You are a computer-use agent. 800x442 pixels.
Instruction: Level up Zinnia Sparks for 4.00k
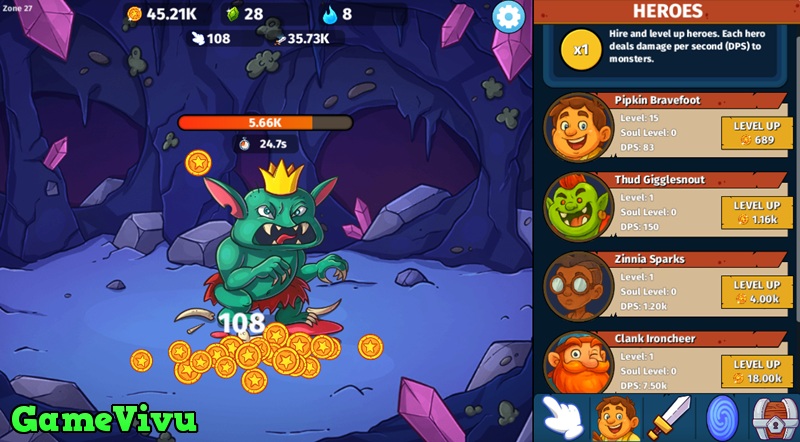pyautogui.click(x=756, y=290)
